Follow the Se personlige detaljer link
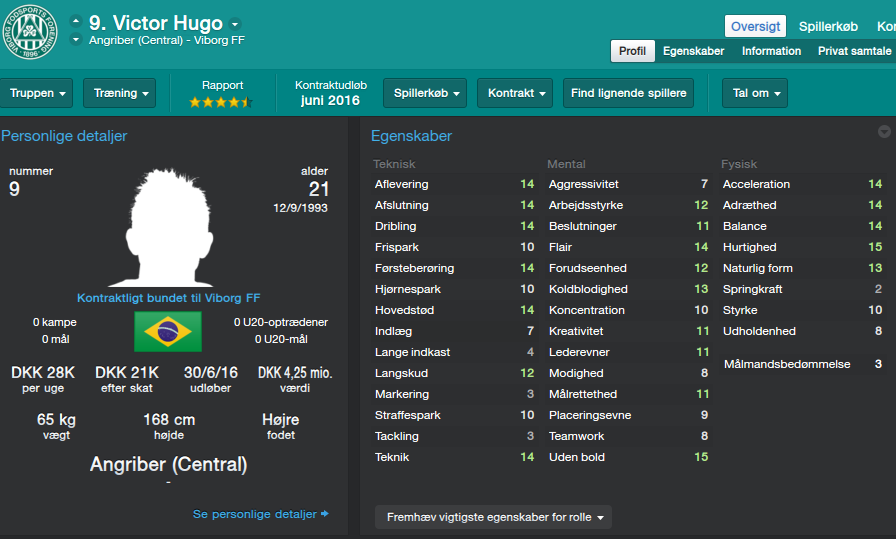 pos(260,514)
